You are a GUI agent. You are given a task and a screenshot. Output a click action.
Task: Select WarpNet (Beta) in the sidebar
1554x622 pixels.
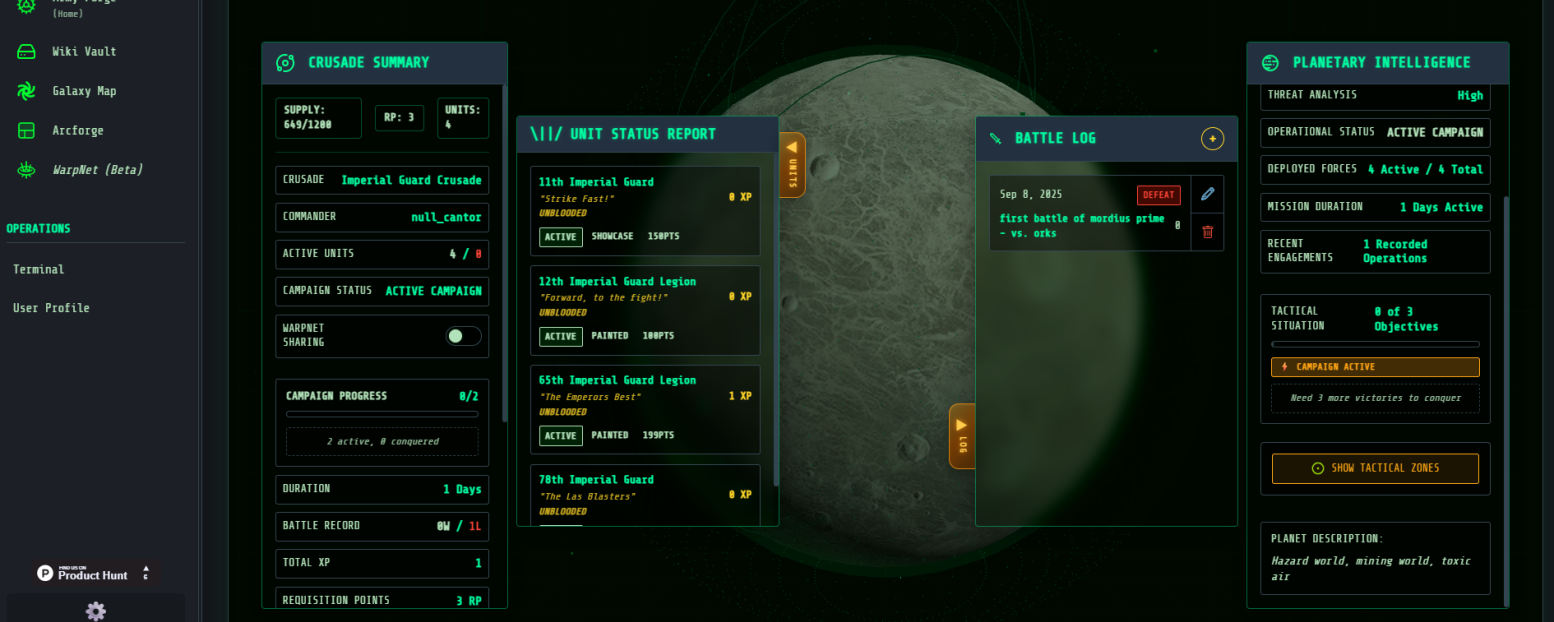pos(97,170)
